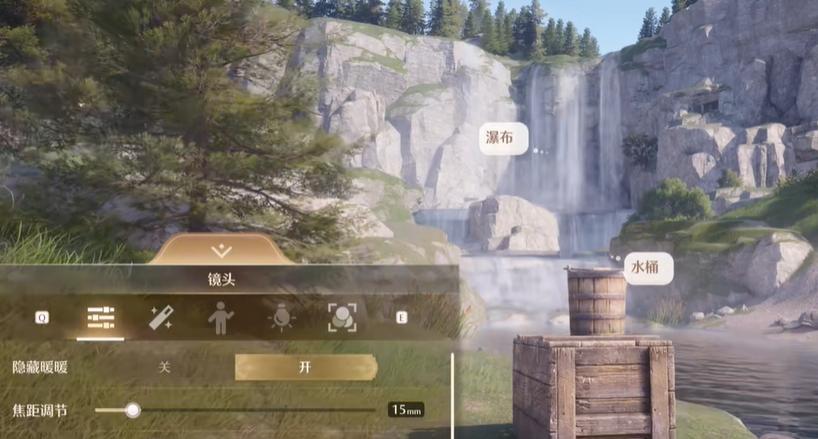This screenshot has height=439, width=818.
Task: Set 隐藏暖暖 to 关
Action: coord(165,367)
